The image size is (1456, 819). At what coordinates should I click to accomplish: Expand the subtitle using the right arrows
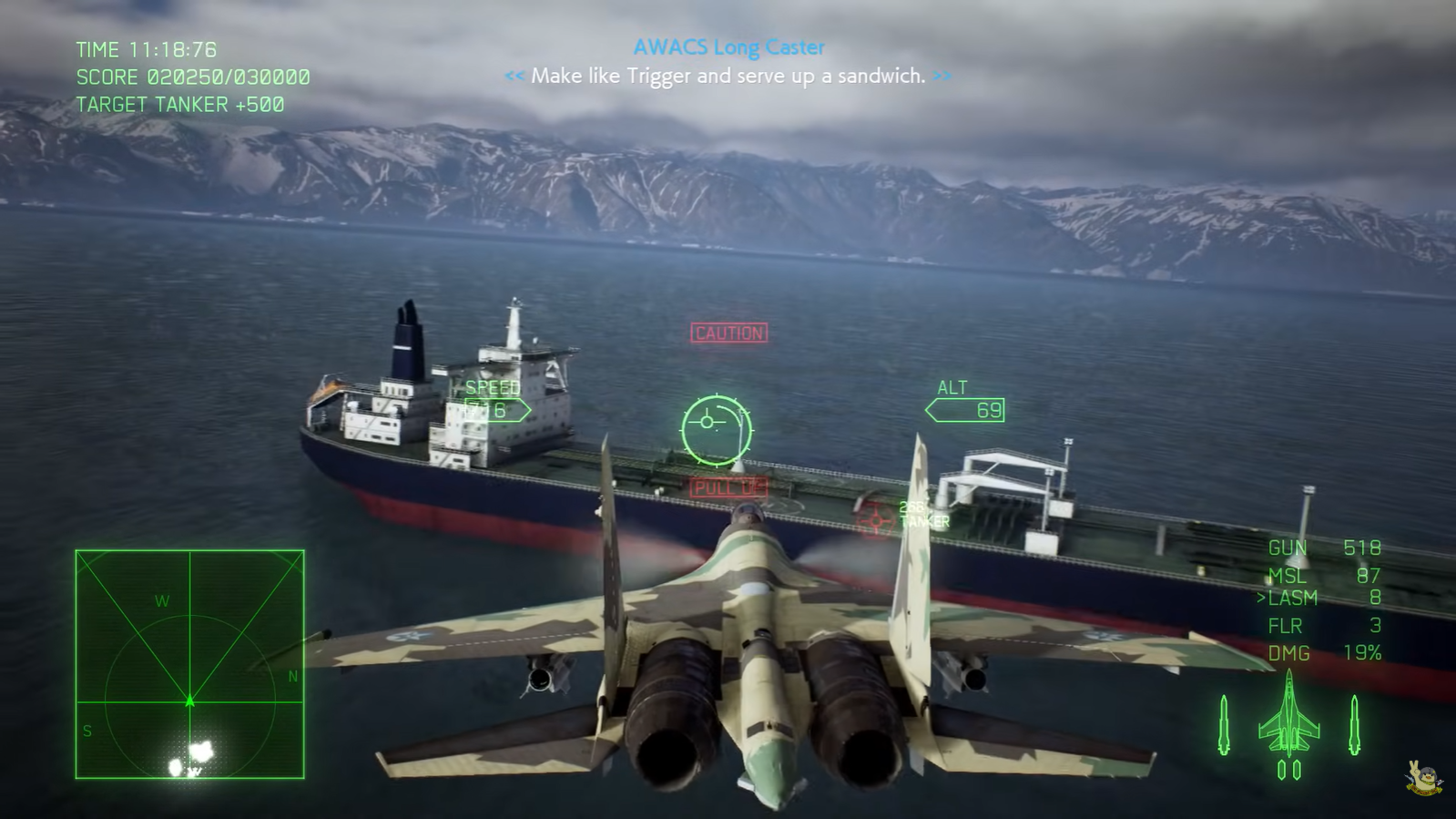pyautogui.click(x=941, y=77)
